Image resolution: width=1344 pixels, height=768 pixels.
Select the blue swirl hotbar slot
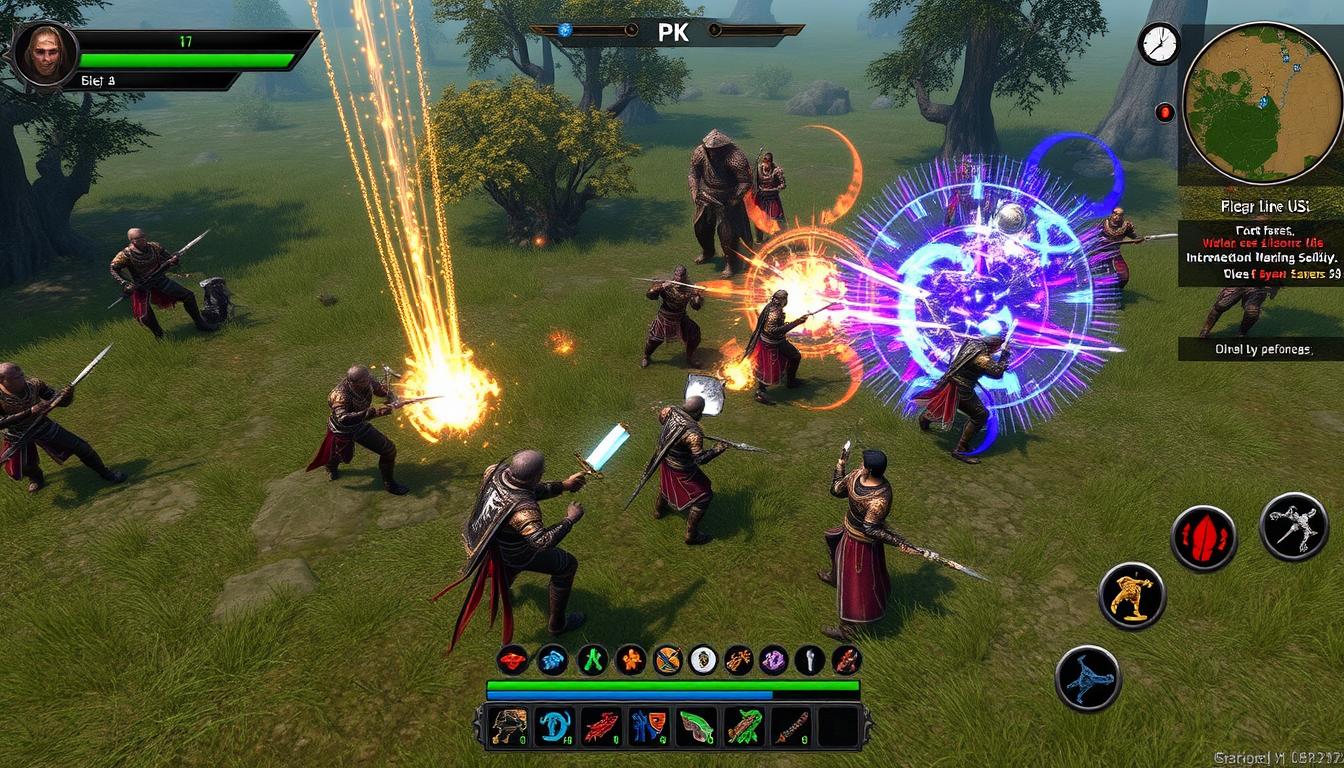pos(553,726)
